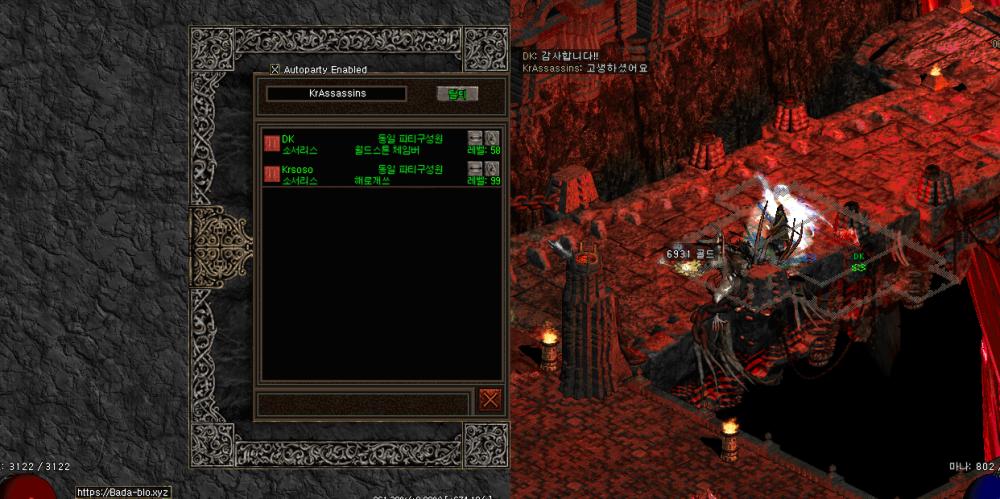Image resolution: width=1000 pixels, height=499 pixels.
Task: Select the Krsoso player row
Action: pos(380,175)
